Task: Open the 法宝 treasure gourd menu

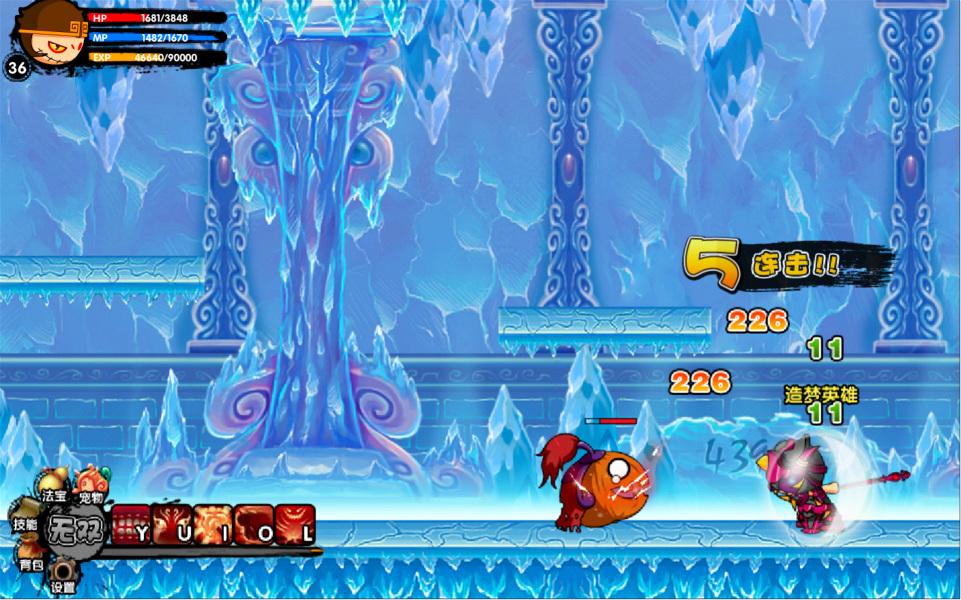Action: tap(54, 486)
